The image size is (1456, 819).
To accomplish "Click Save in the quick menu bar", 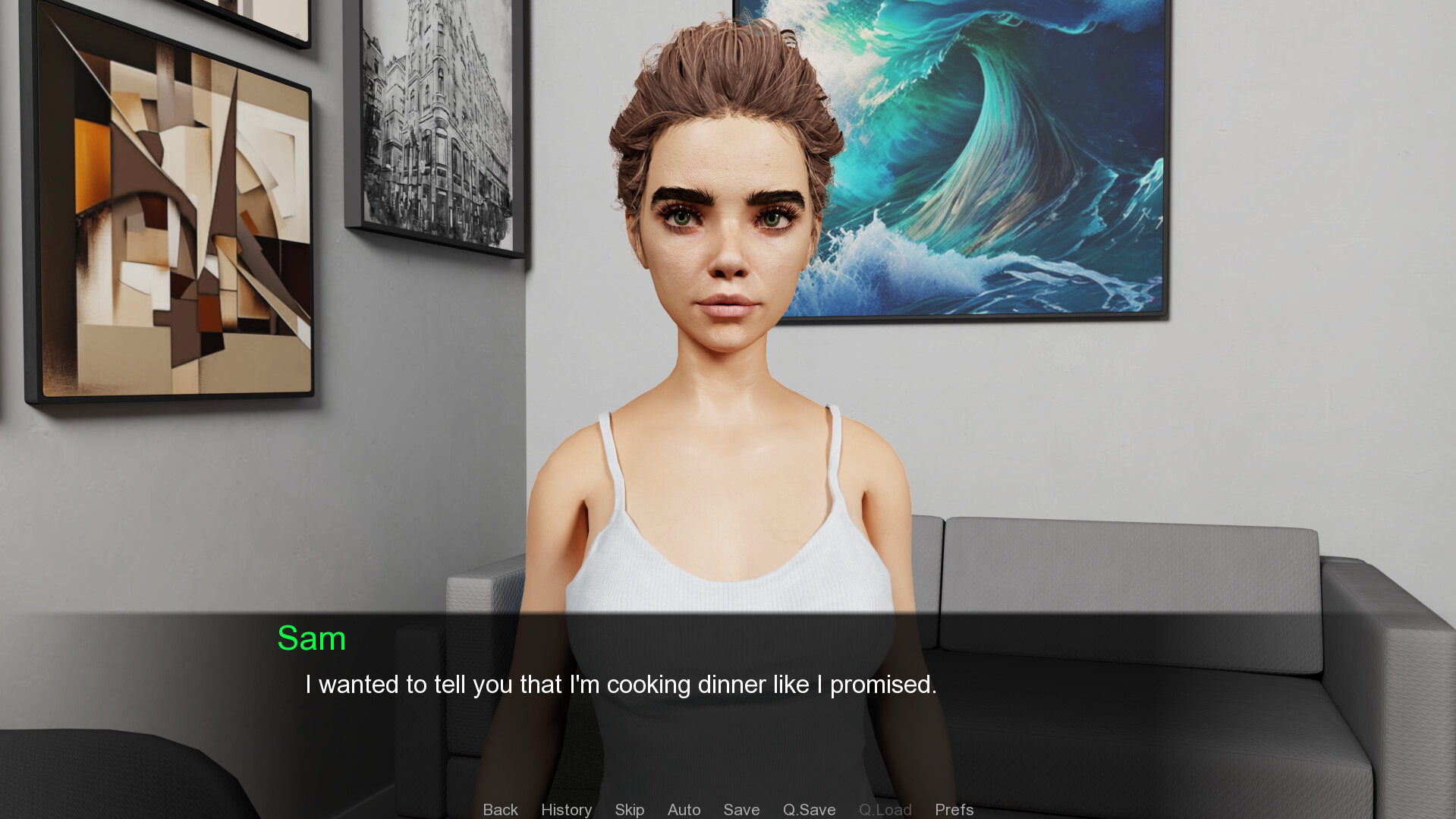I will tap(741, 809).
